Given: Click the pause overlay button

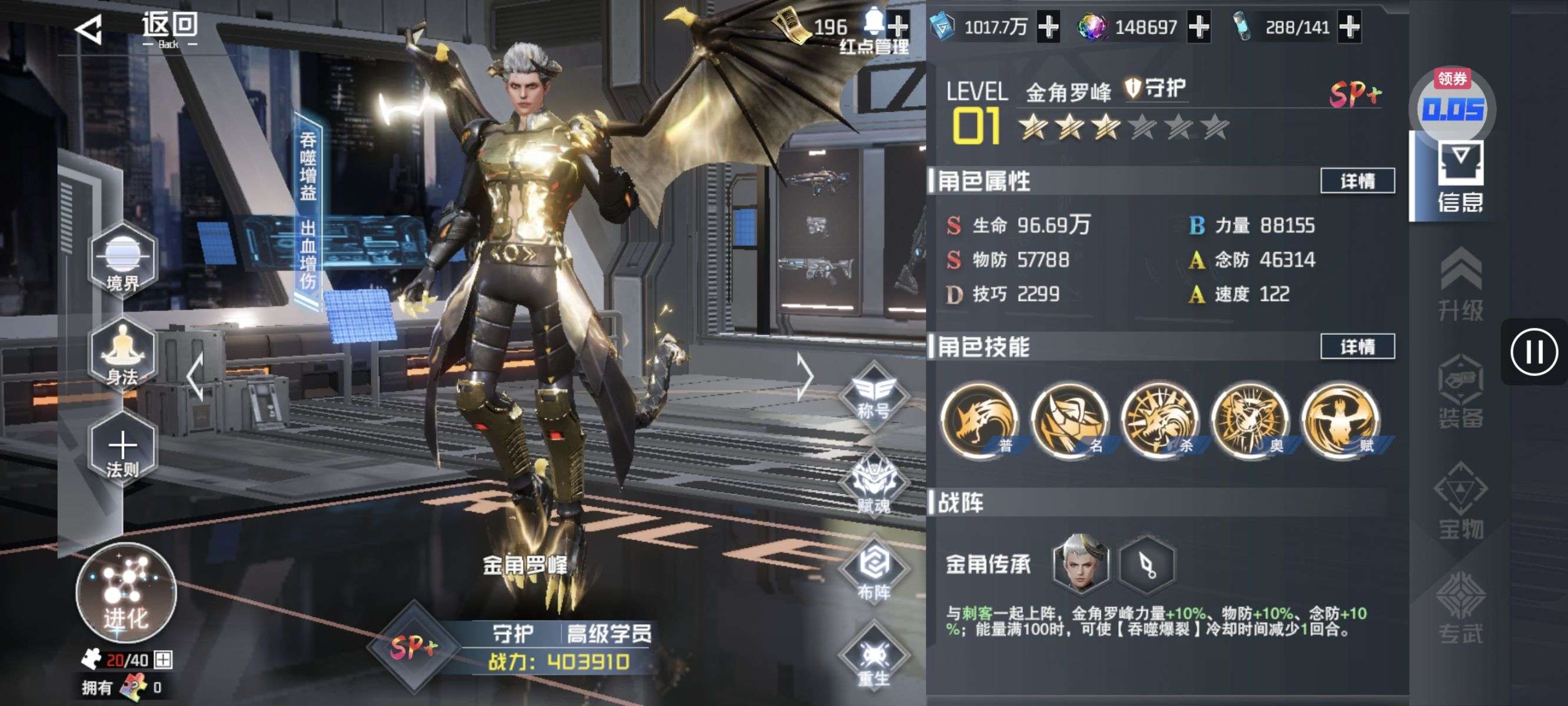Looking at the screenshot, I should (1533, 352).
